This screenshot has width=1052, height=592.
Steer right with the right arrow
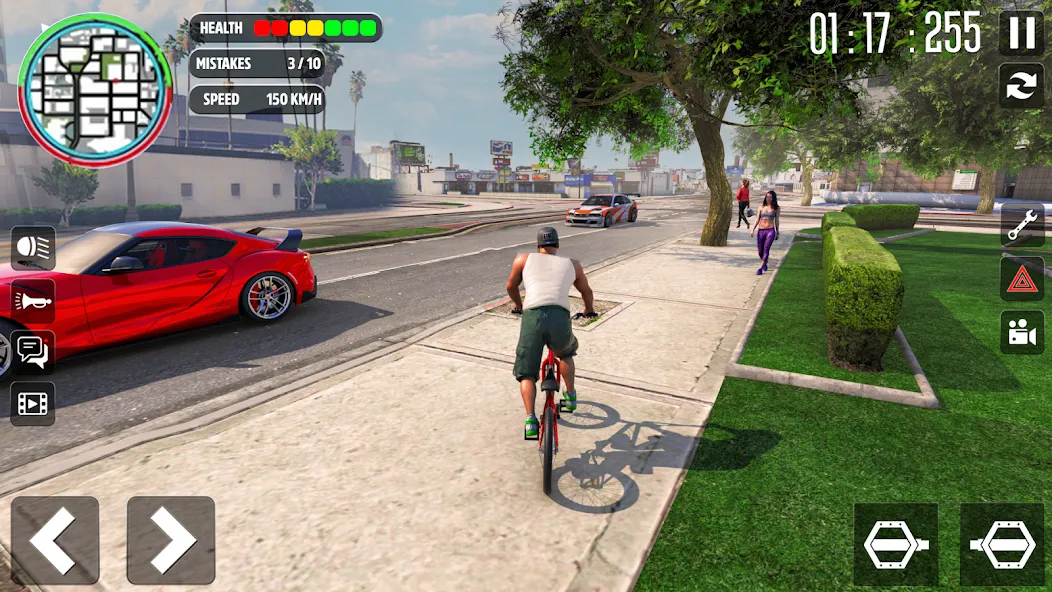(171, 540)
